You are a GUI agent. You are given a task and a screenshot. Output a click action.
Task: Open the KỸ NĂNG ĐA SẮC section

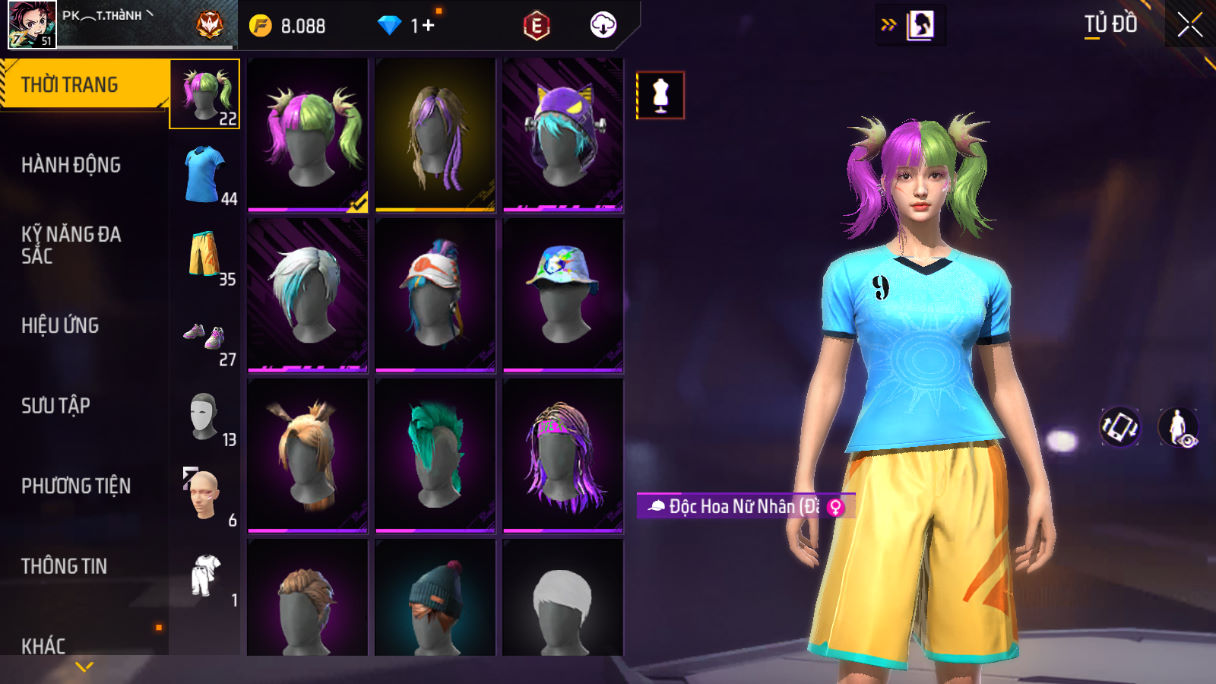[71, 245]
